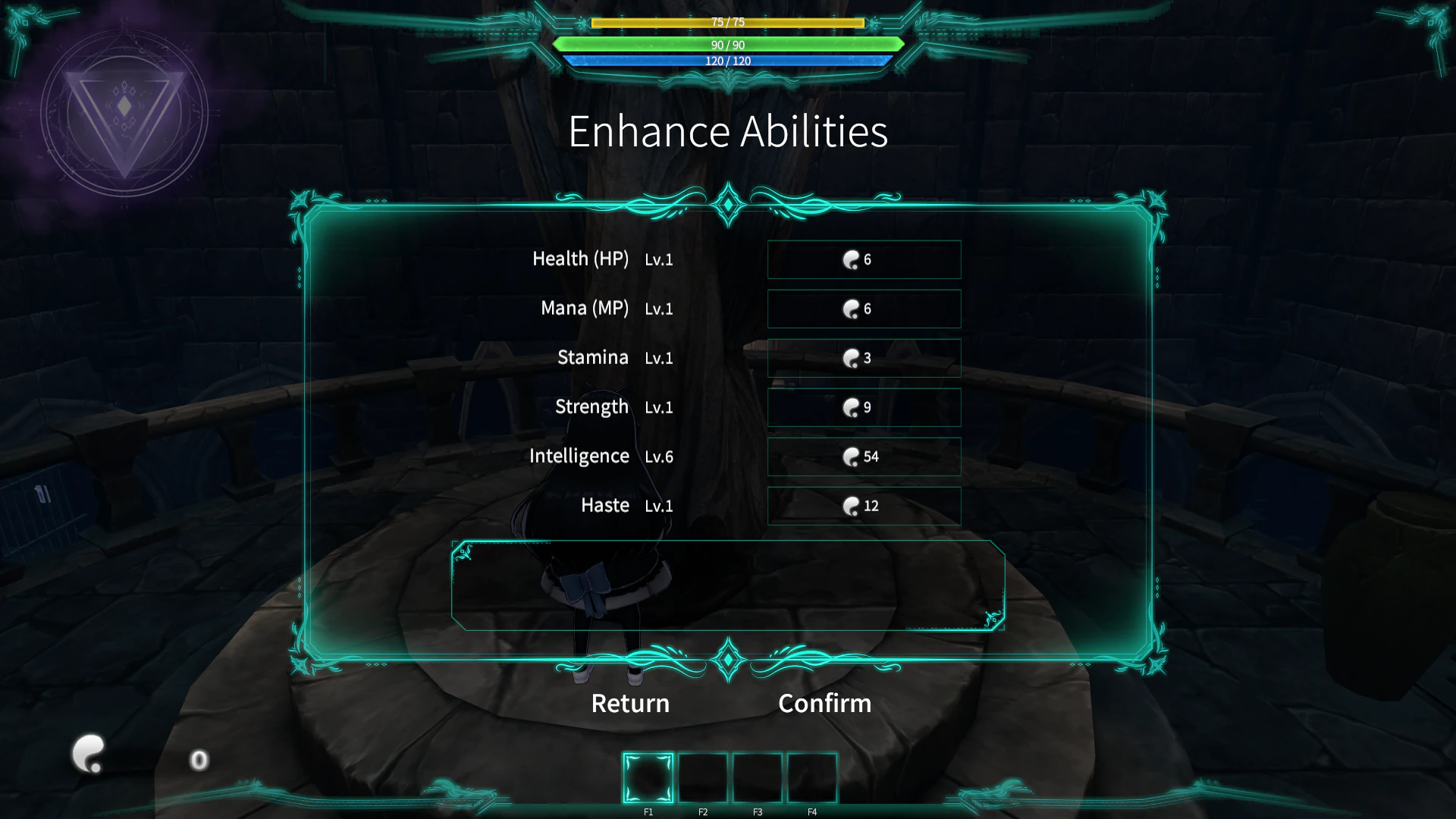This screenshot has height=819, width=1456.
Task: Click the Intelligence enhancement cost icon
Action: tap(852, 457)
